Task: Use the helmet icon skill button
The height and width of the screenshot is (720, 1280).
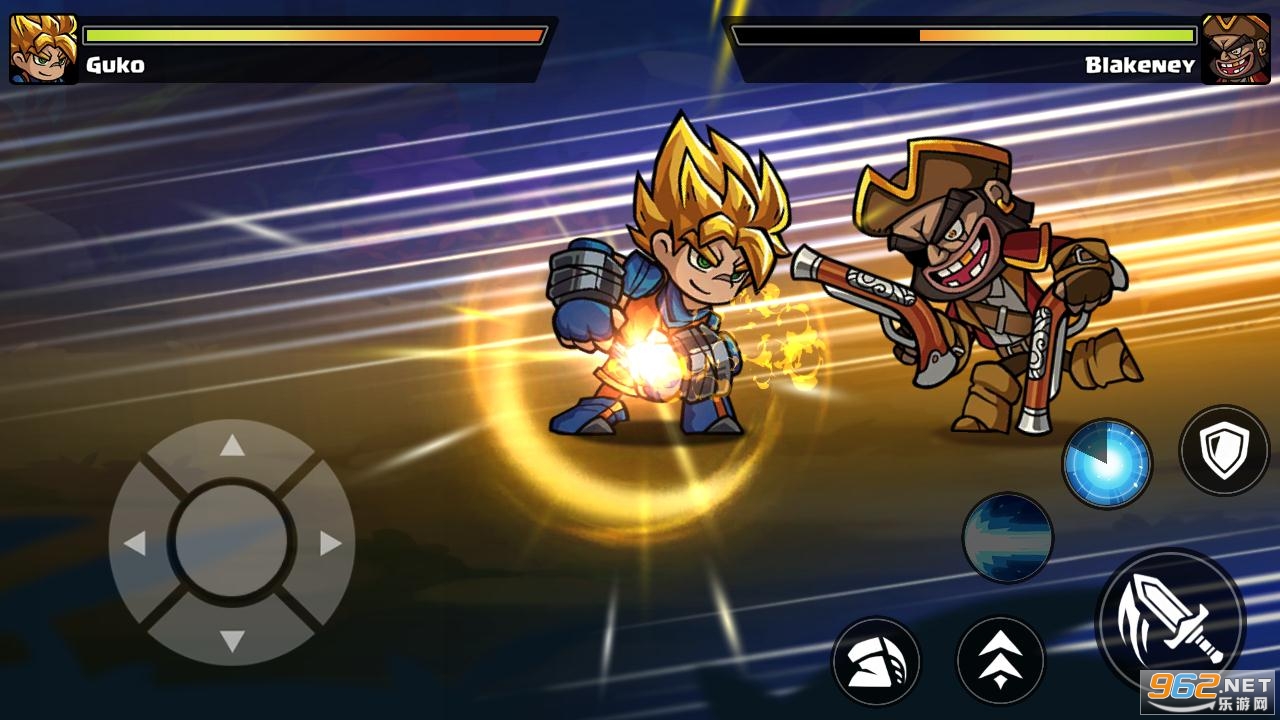Action: pyautogui.click(x=876, y=661)
